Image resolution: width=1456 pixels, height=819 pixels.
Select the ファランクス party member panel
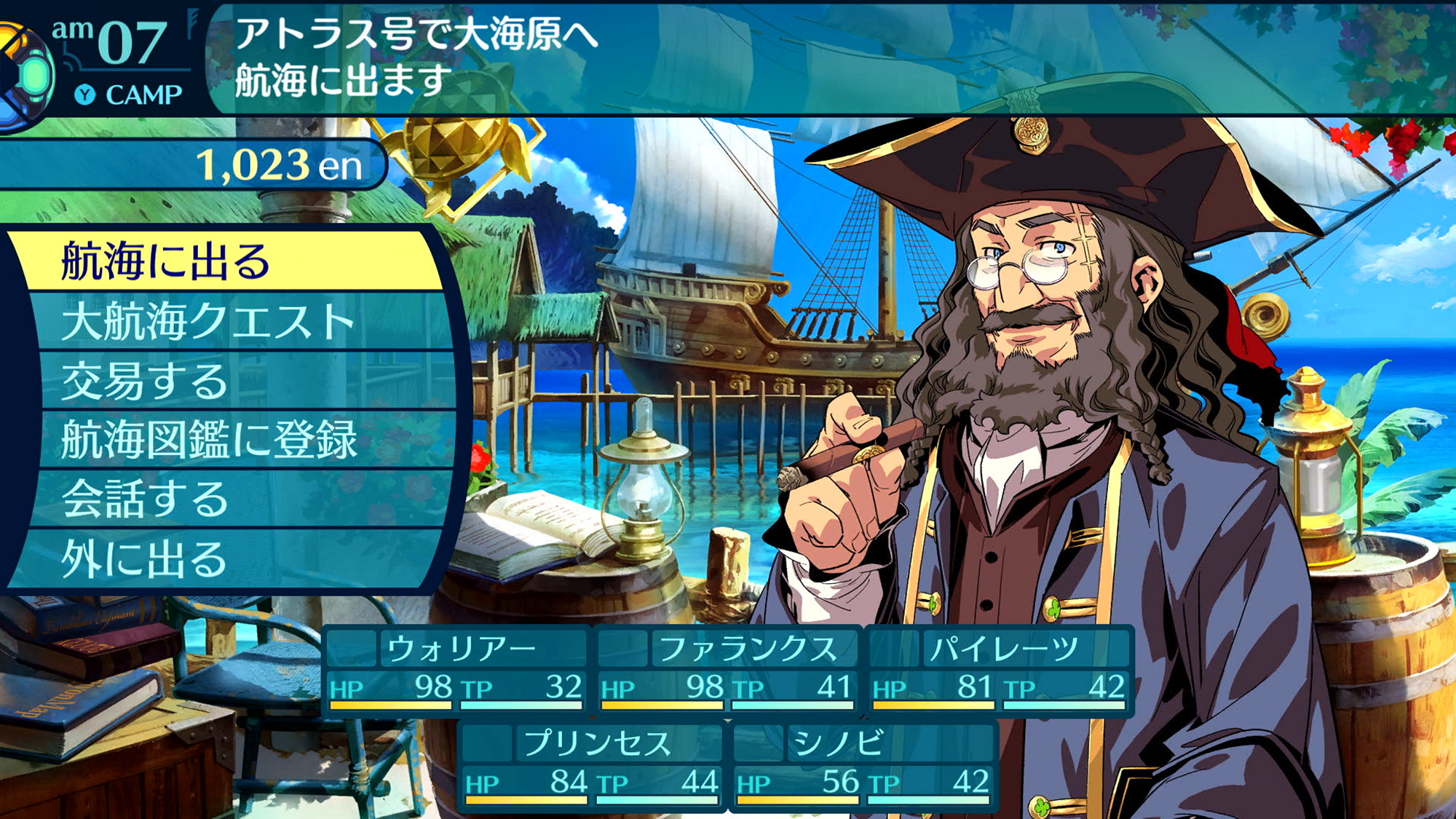728,670
